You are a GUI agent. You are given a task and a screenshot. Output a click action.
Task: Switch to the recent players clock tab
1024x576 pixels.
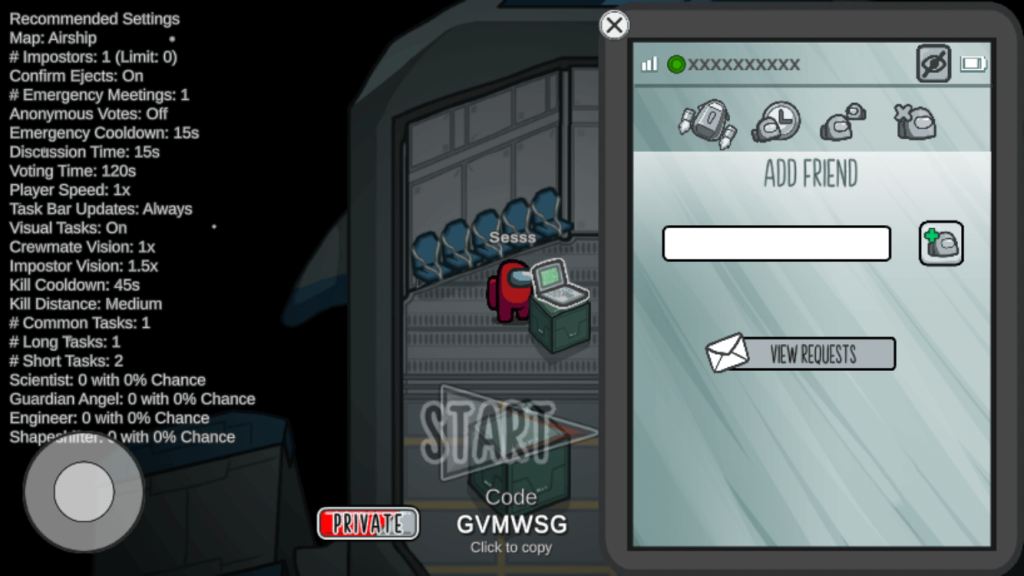click(775, 122)
